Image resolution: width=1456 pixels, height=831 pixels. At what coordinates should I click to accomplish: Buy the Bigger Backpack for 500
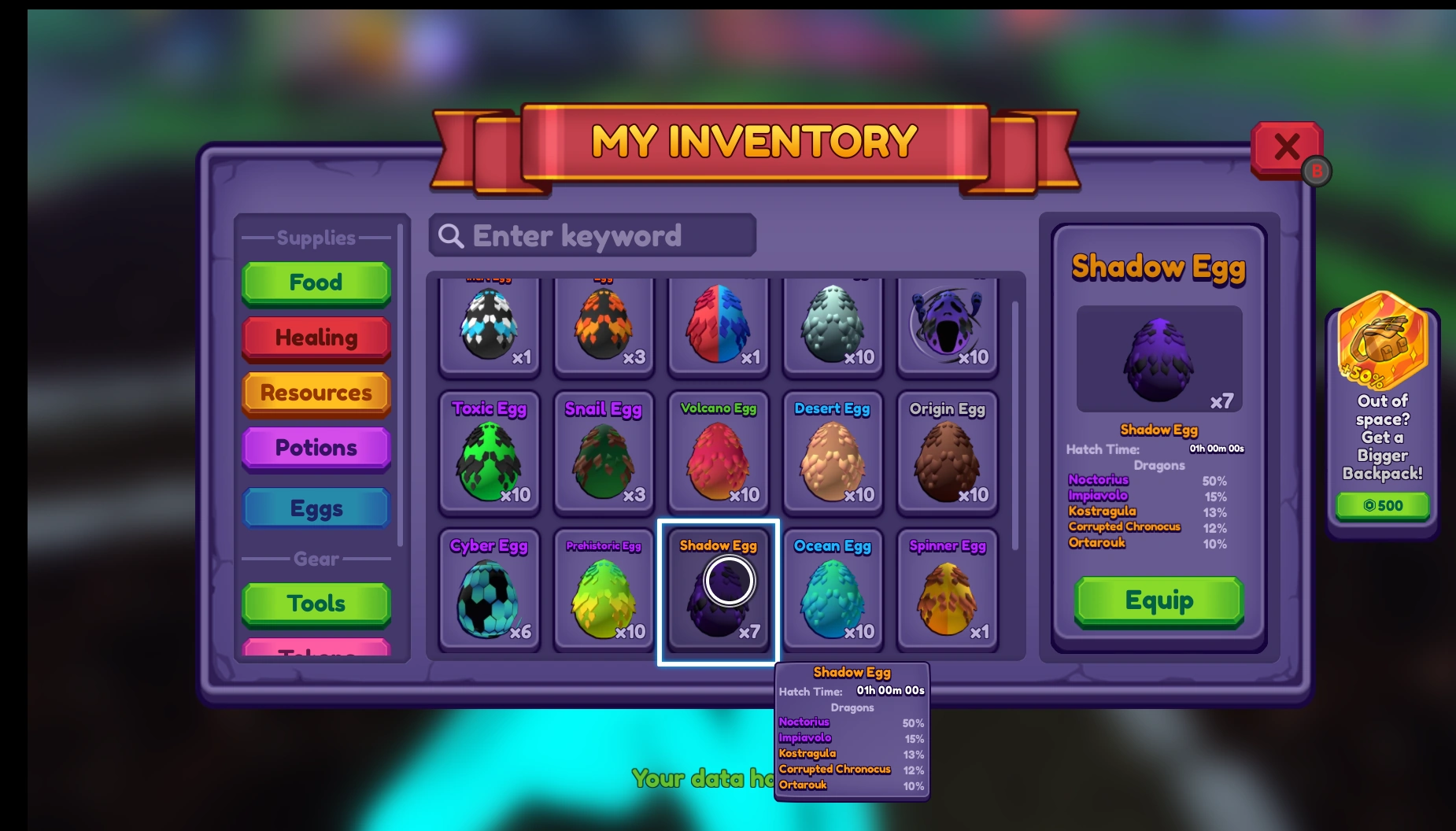point(1383,505)
